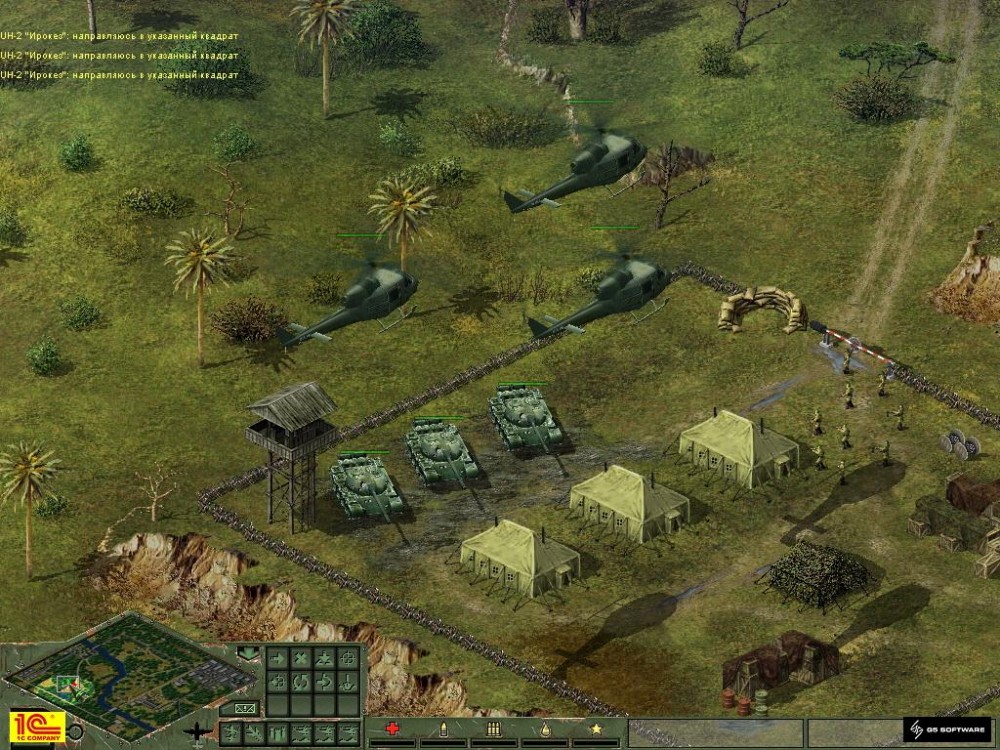The width and height of the screenshot is (1000, 750).
Task: Issue the stop order with the X icon
Action: click(x=300, y=659)
